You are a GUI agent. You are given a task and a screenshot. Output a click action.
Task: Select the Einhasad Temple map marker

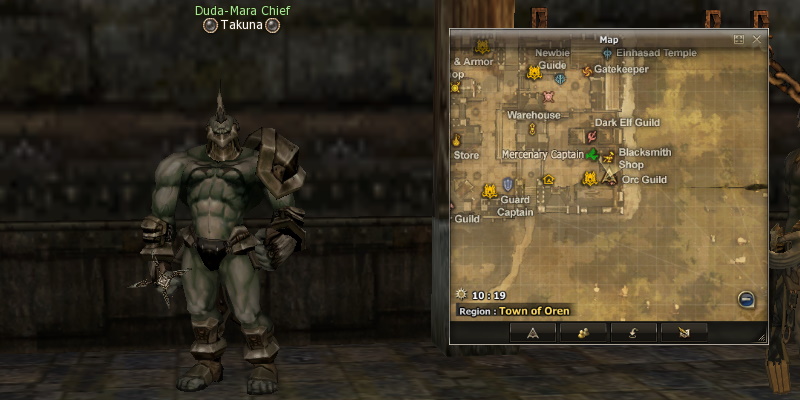click(608, 53)
